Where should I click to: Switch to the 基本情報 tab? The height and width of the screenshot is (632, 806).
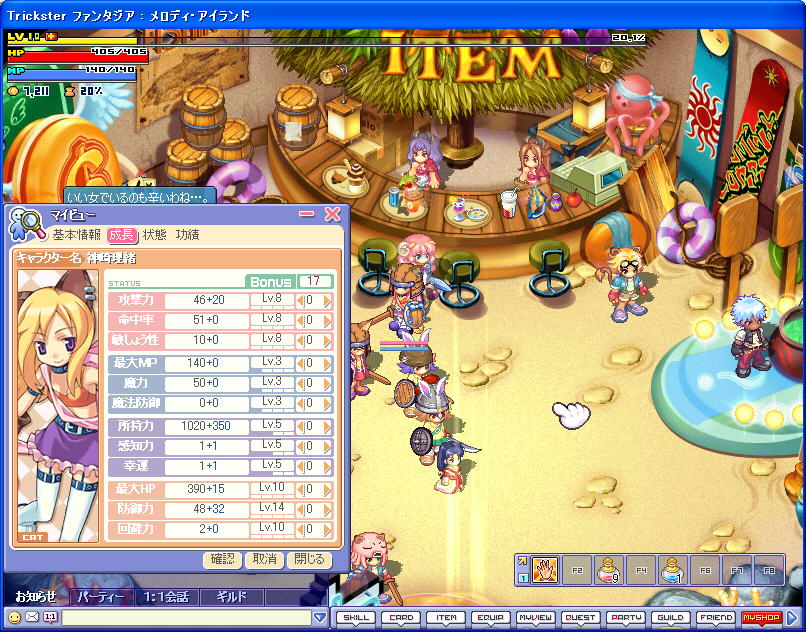pyautogui.click(x=77, y=235)
